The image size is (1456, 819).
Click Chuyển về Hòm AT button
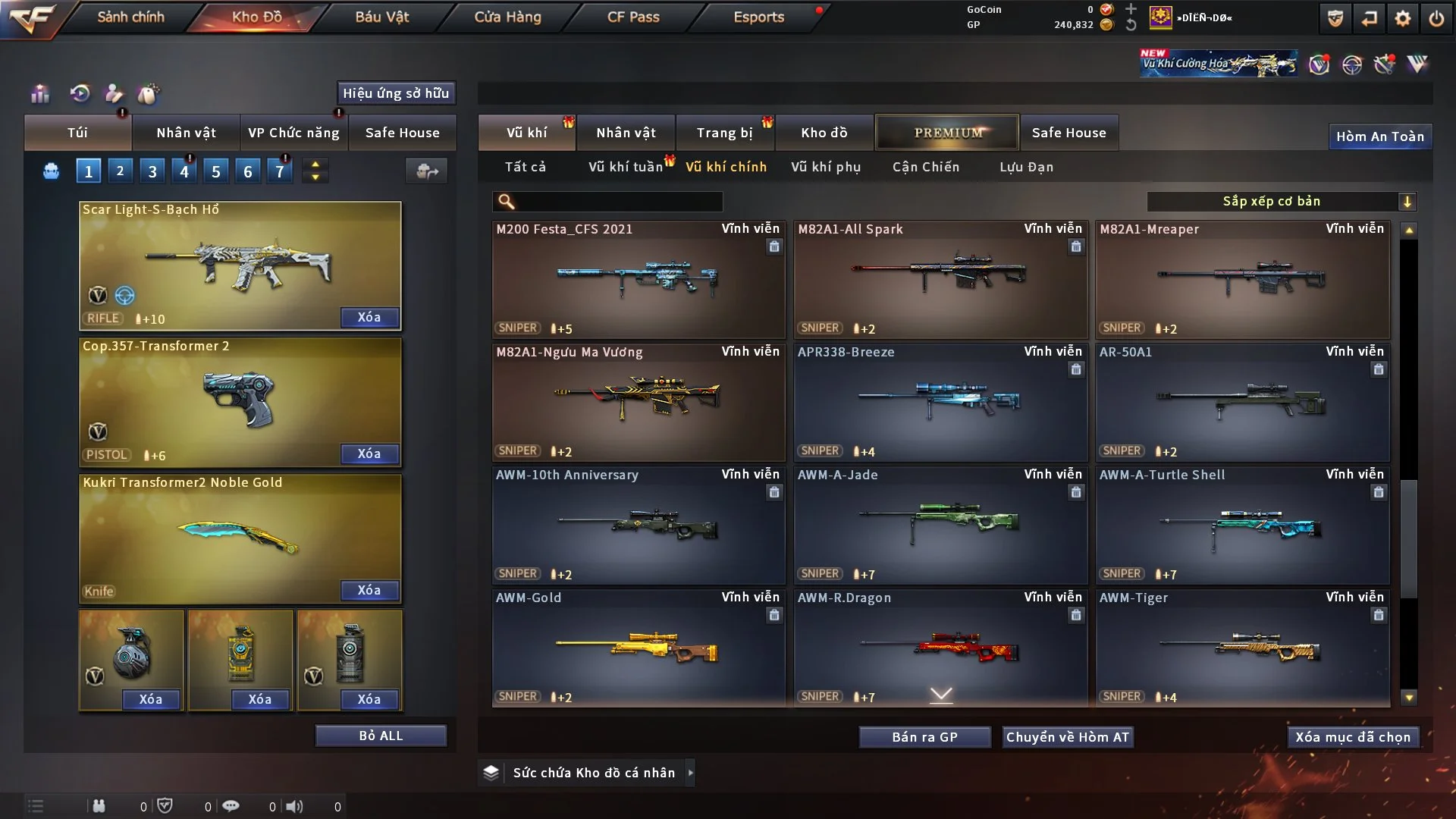[1068, 737]
